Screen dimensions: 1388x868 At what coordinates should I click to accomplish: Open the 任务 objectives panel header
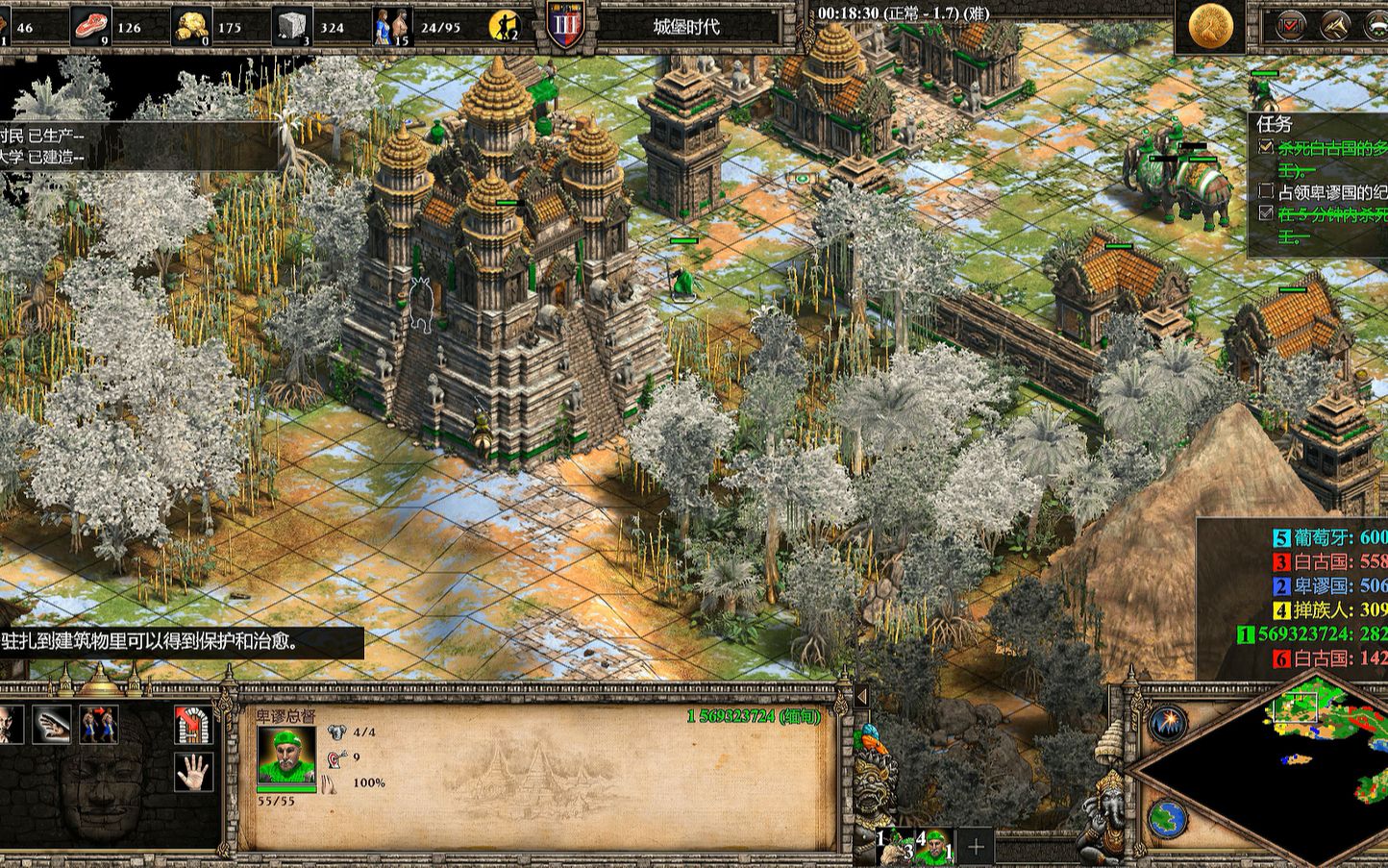pyautogui.click(x=1276, y=124)
